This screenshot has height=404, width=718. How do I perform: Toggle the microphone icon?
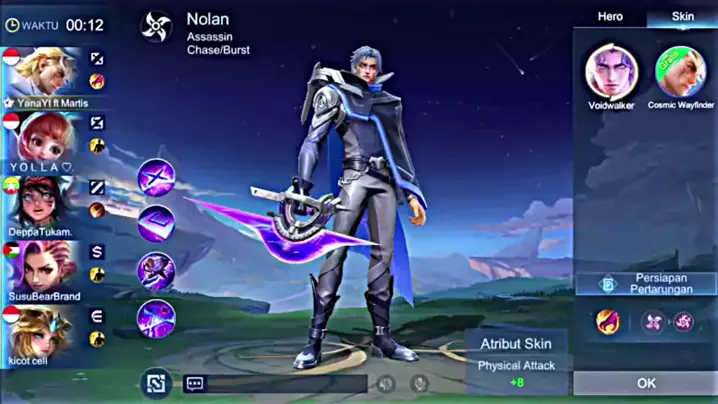click(x=421, y=382)
